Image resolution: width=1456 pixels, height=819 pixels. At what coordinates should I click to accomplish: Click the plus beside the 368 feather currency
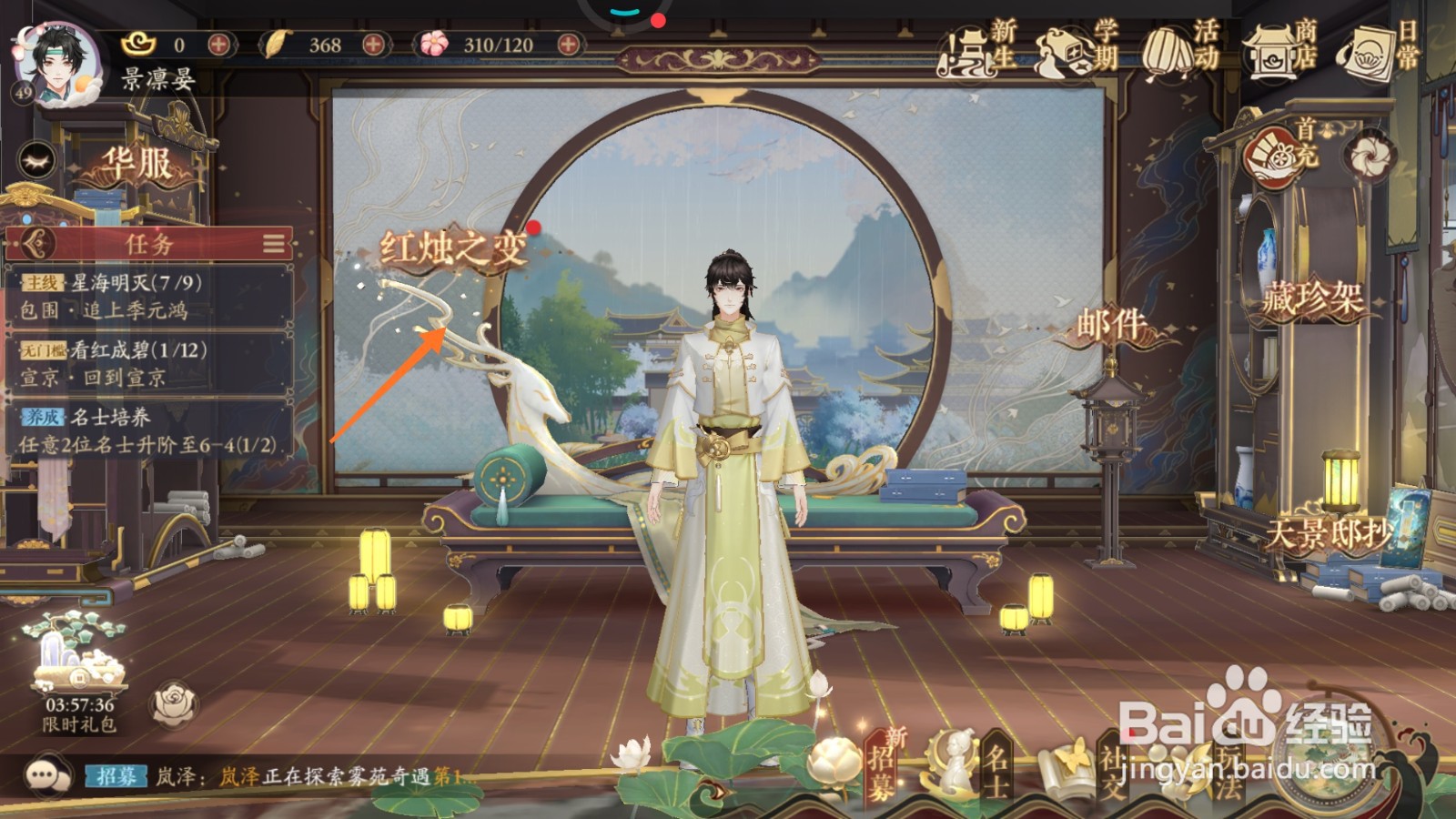coord(374,42)
